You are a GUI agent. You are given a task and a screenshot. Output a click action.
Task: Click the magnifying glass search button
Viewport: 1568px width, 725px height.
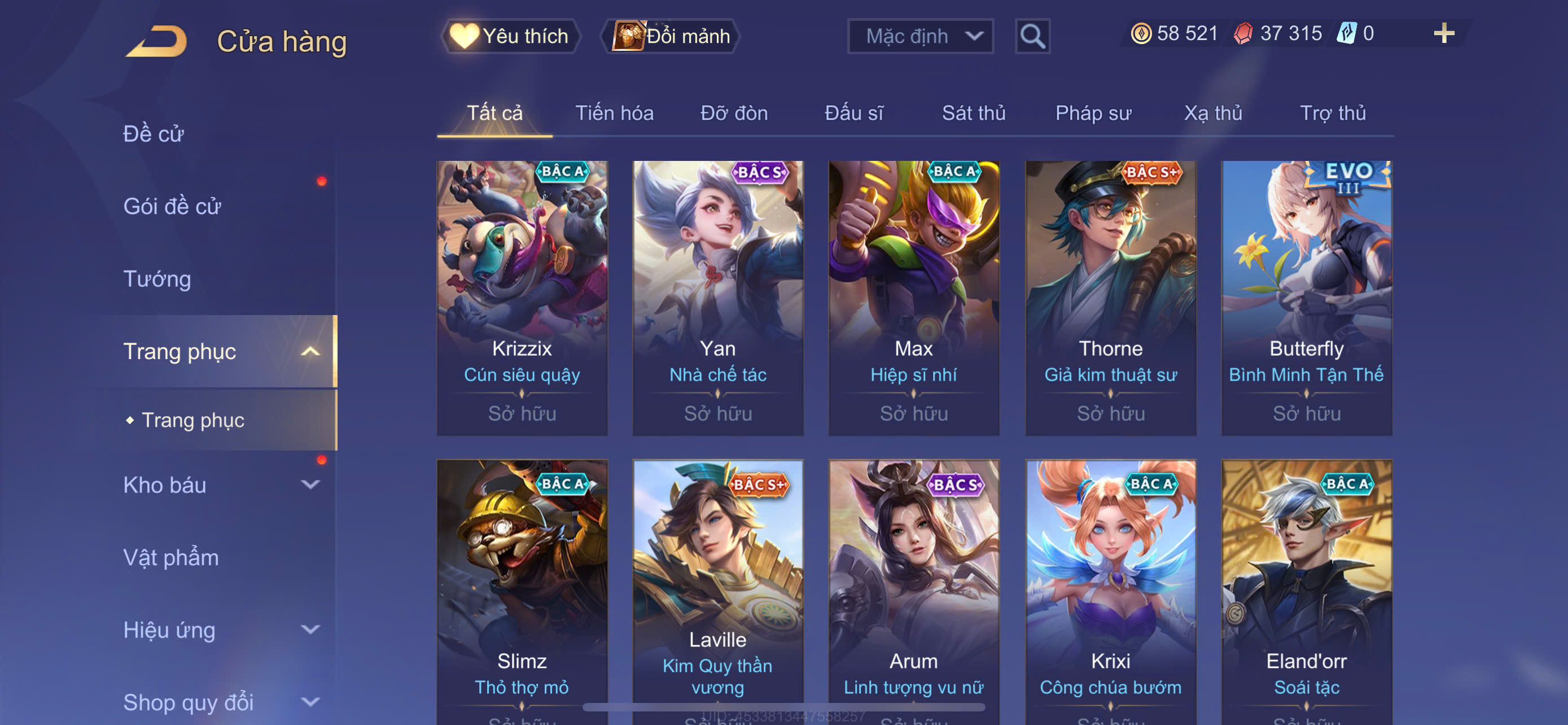[1032, 37]
